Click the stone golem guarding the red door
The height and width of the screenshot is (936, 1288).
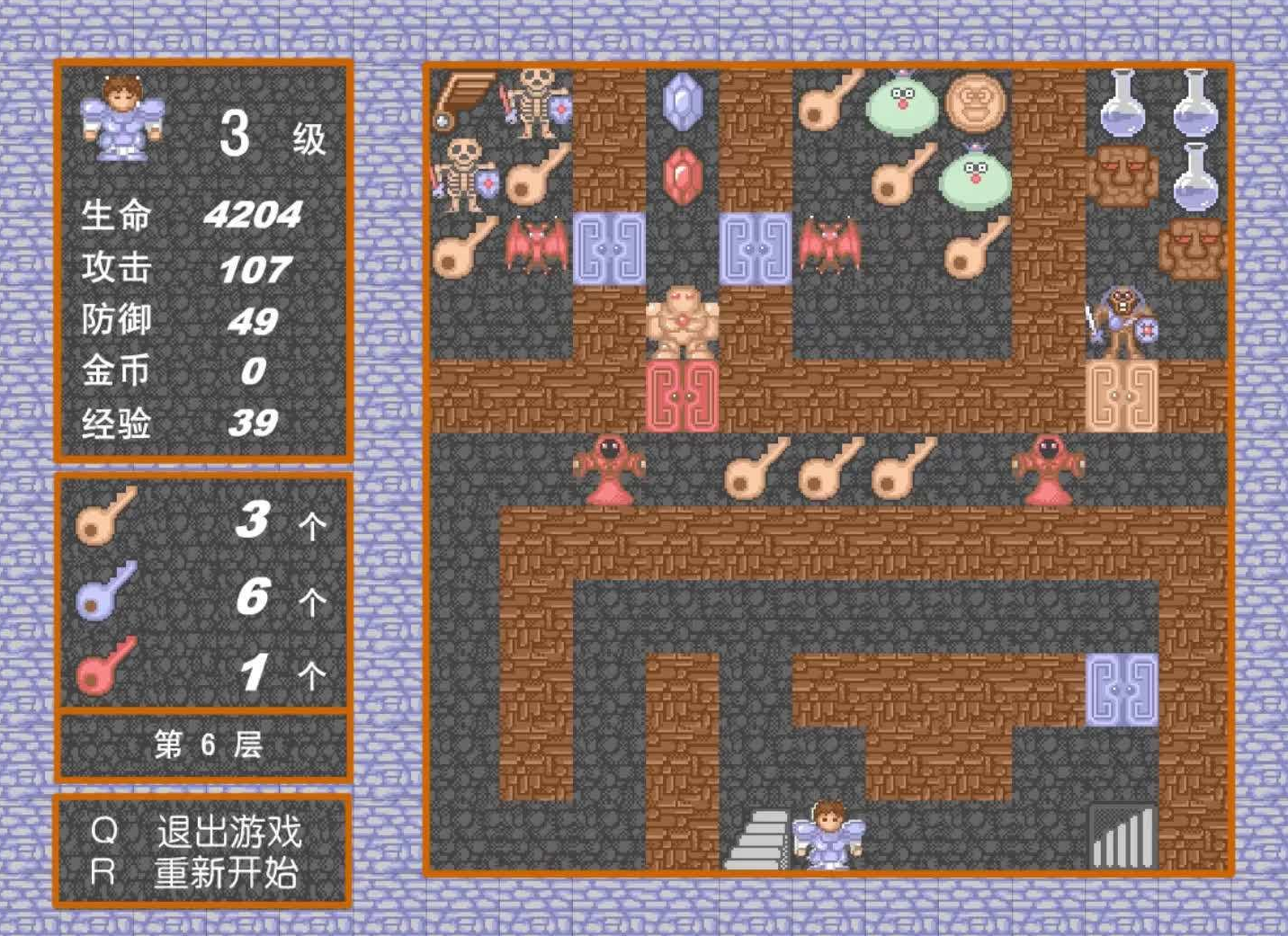point(684,319)
